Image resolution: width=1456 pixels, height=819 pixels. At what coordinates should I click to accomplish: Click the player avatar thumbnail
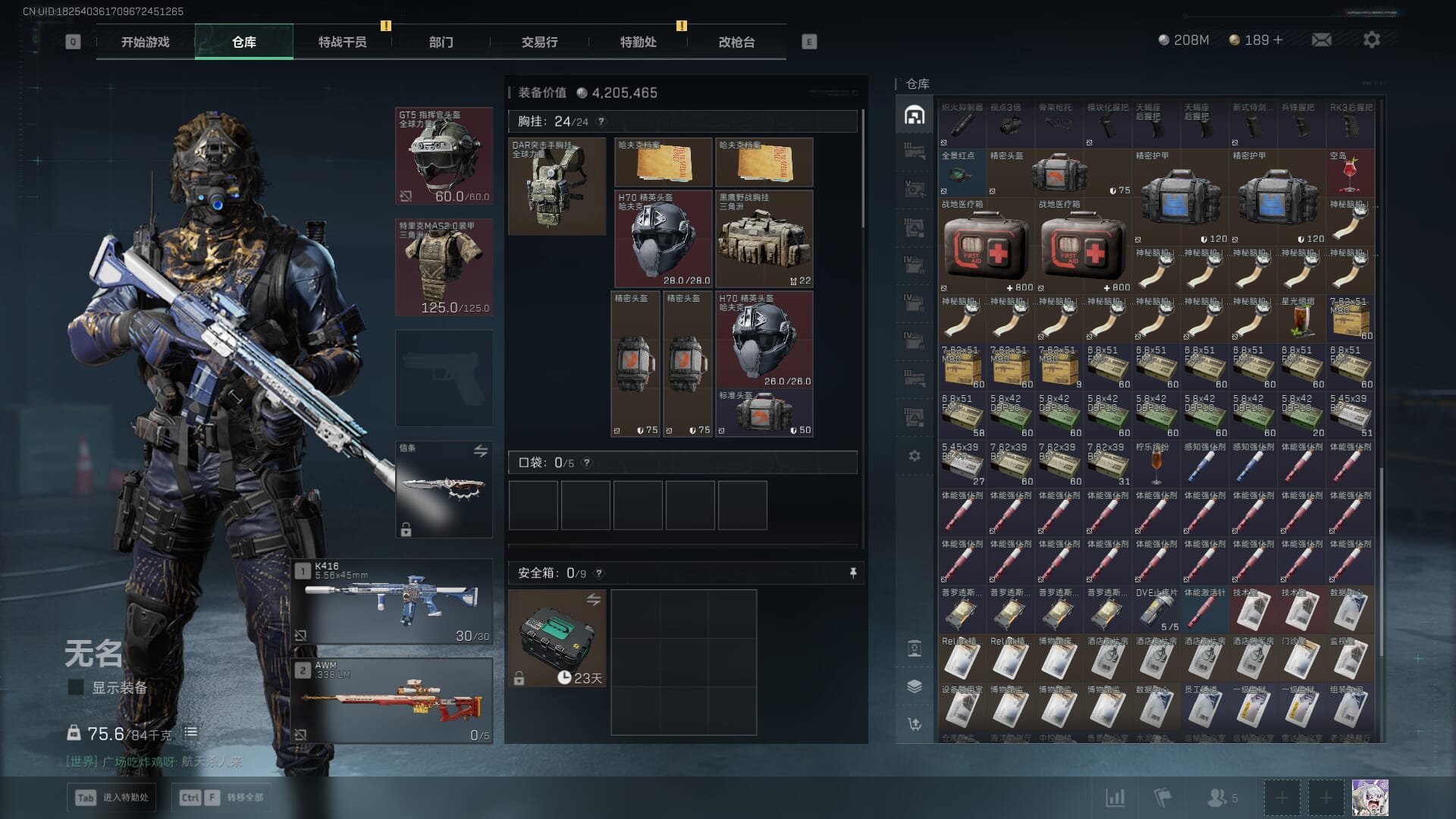pos(1370,798)
